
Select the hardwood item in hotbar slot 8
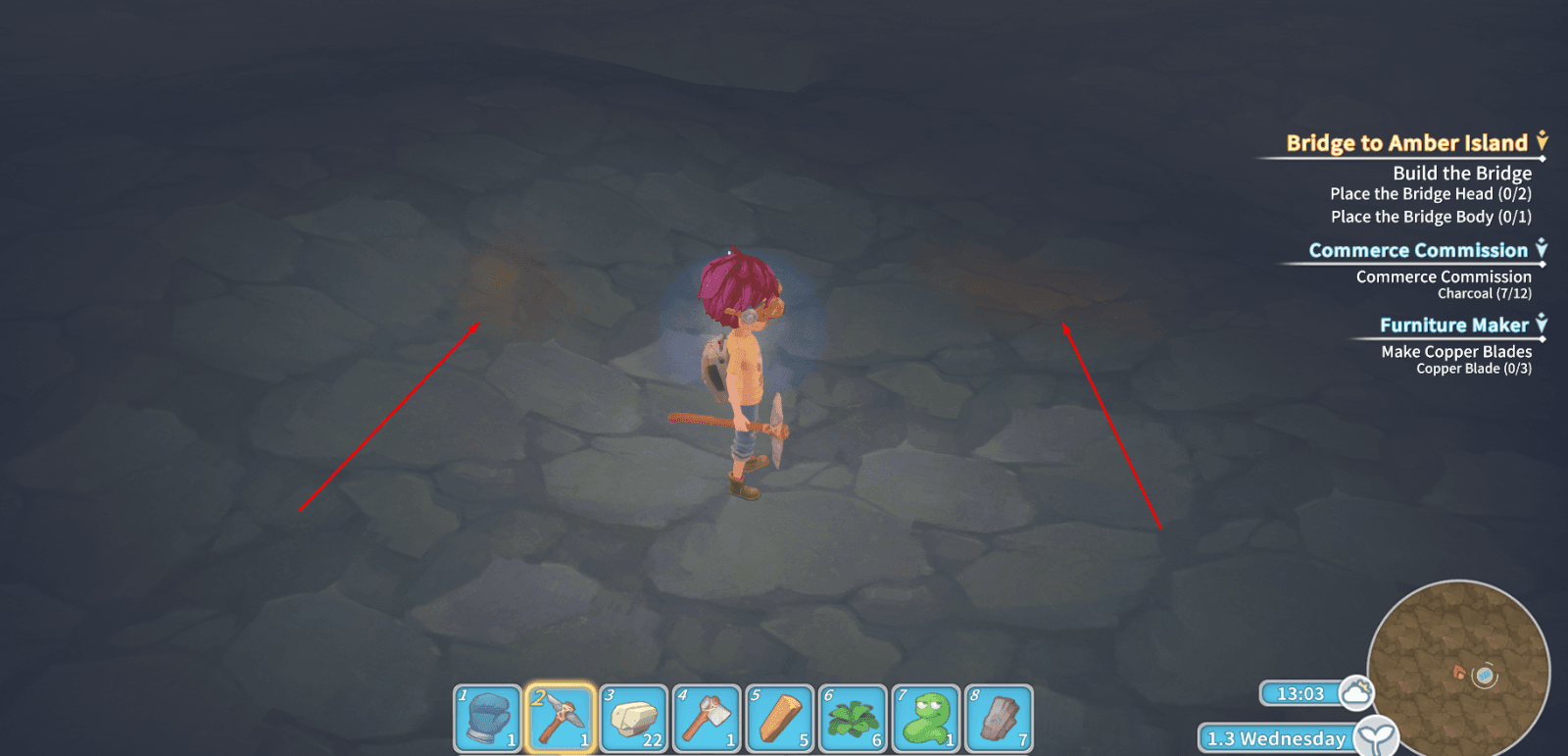997,718
